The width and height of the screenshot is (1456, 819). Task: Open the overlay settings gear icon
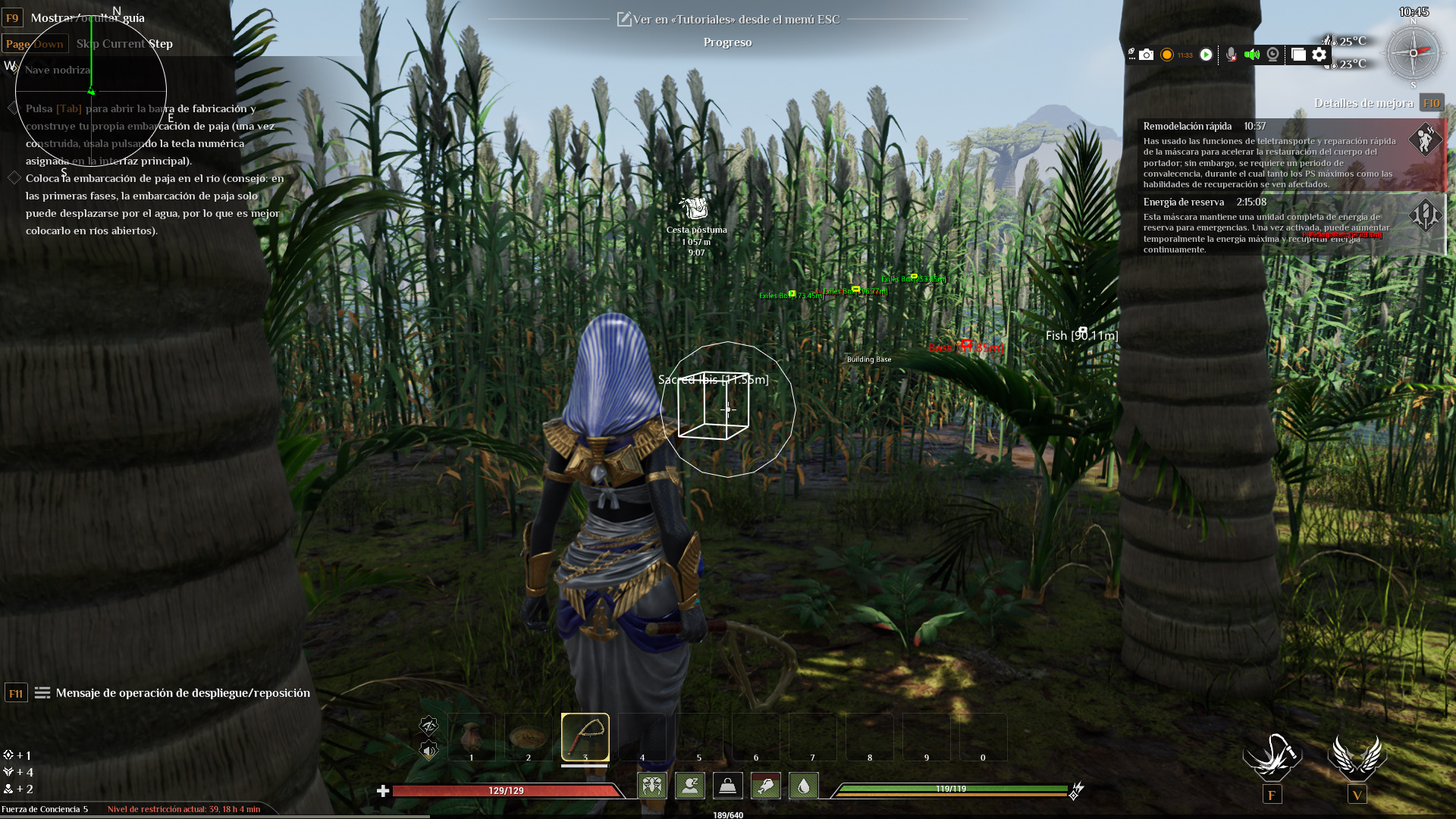[x=1319, y=55]
